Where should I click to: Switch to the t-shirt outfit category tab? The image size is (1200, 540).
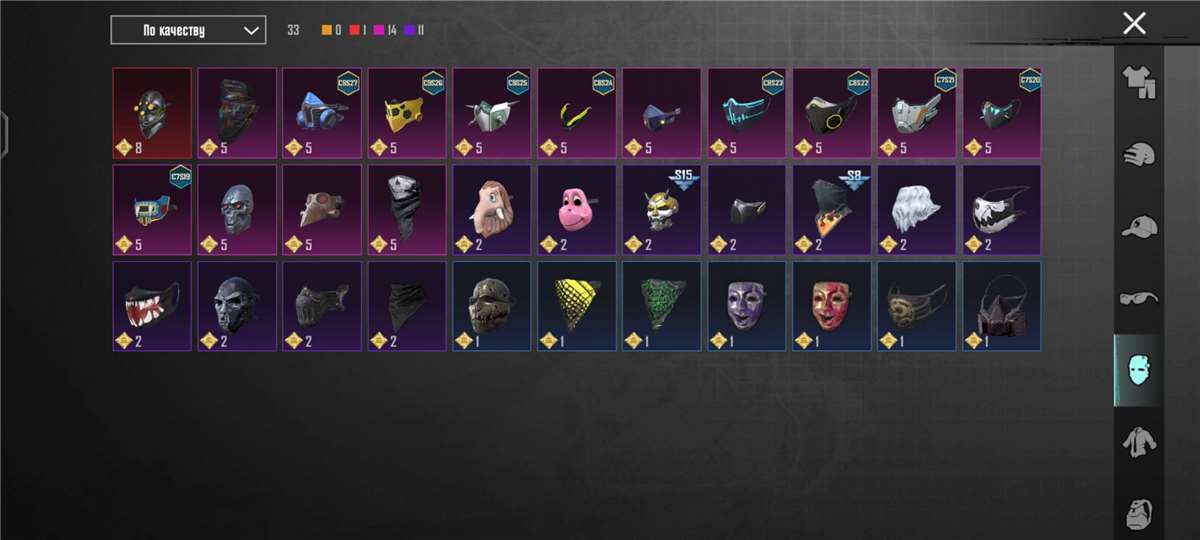click(1138, 82)
